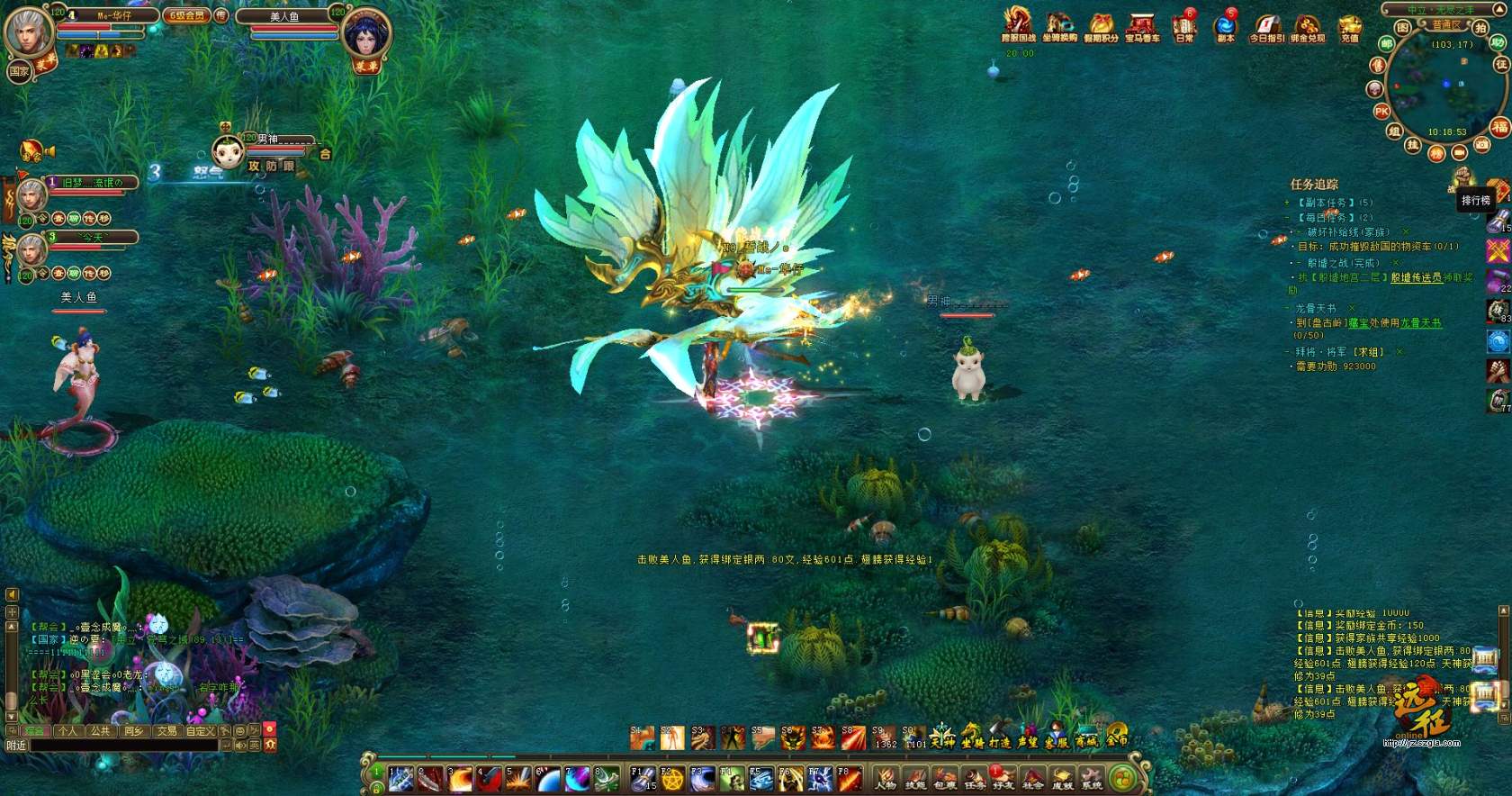Open the 副本 dungeon icon
Viewport: 1512px width, 796px height.
click(1225, 25)
